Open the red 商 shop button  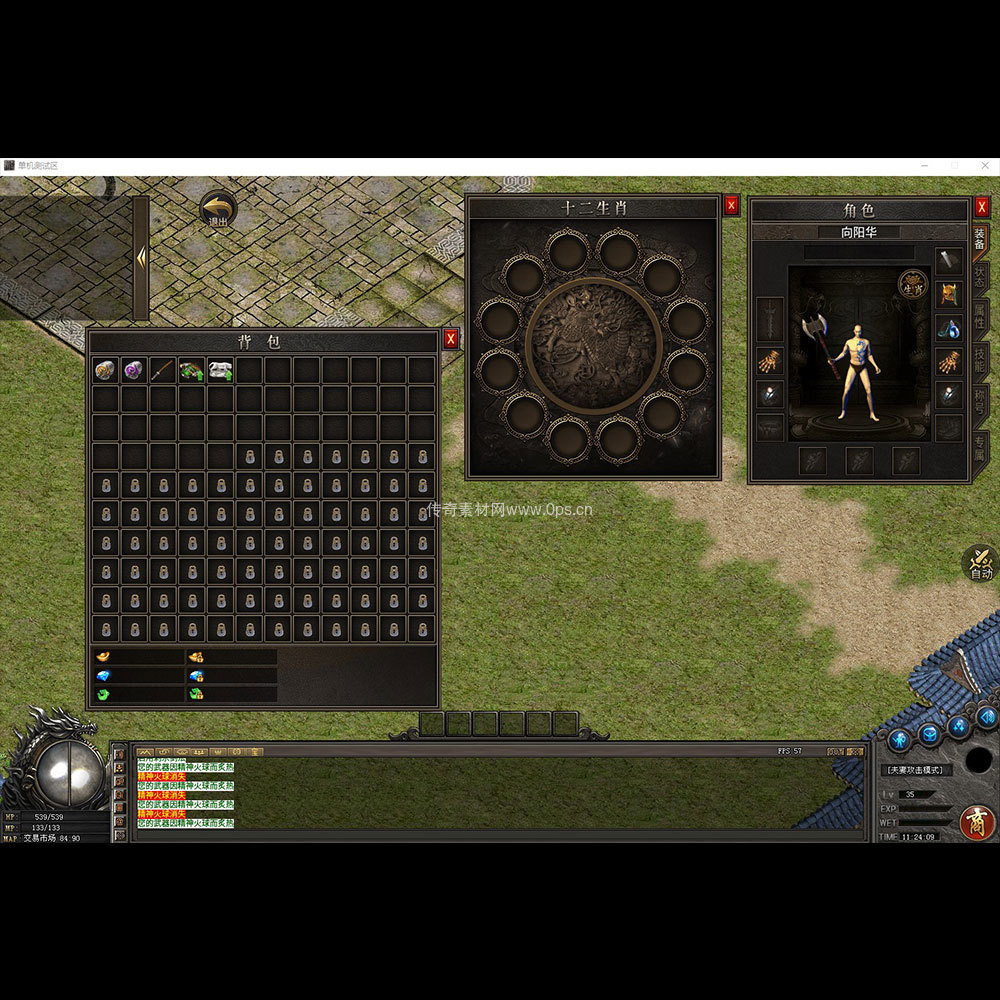[977, 822]
